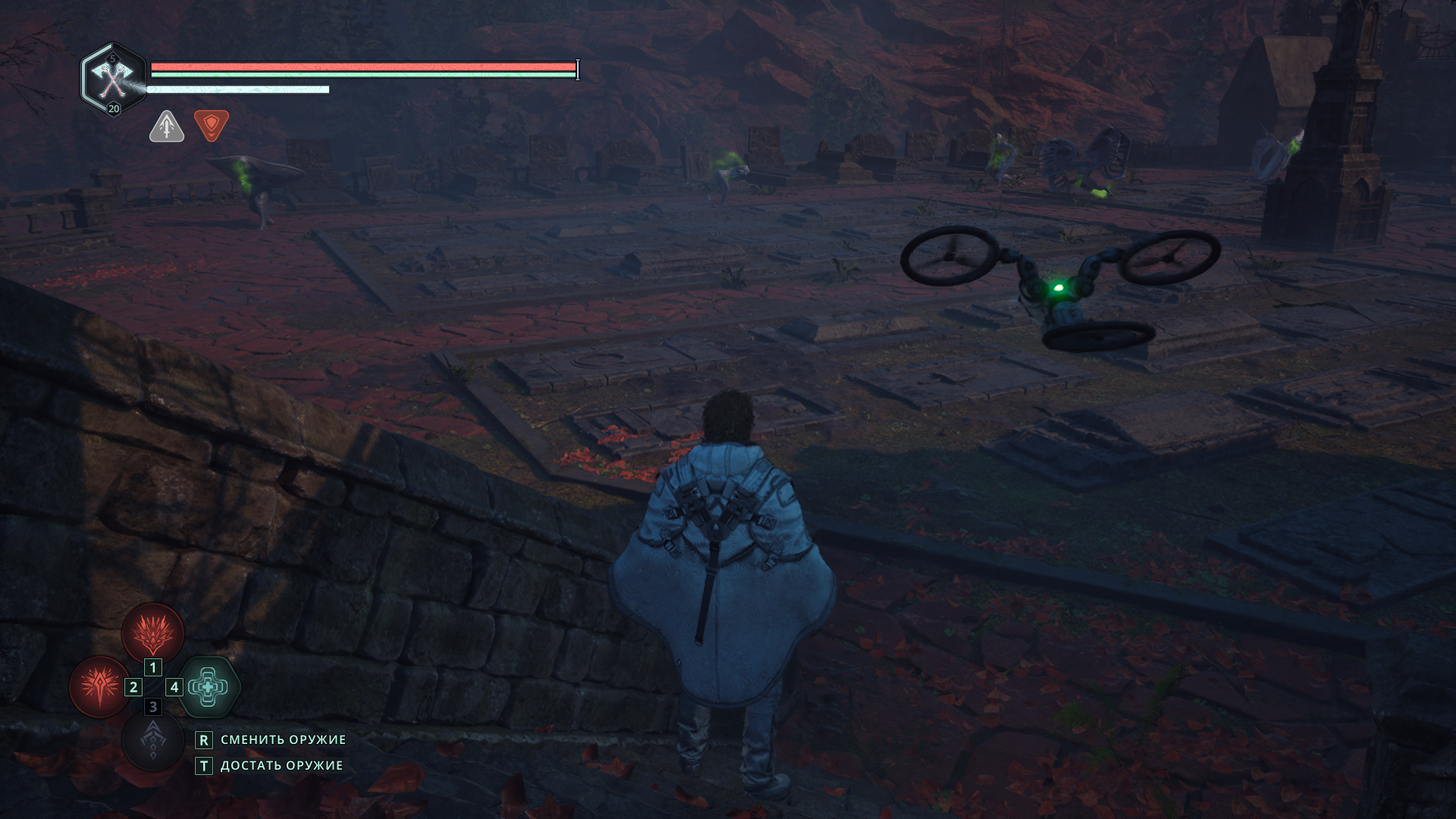Use the red spiked burst ability in slot 2

coord(99,686)
